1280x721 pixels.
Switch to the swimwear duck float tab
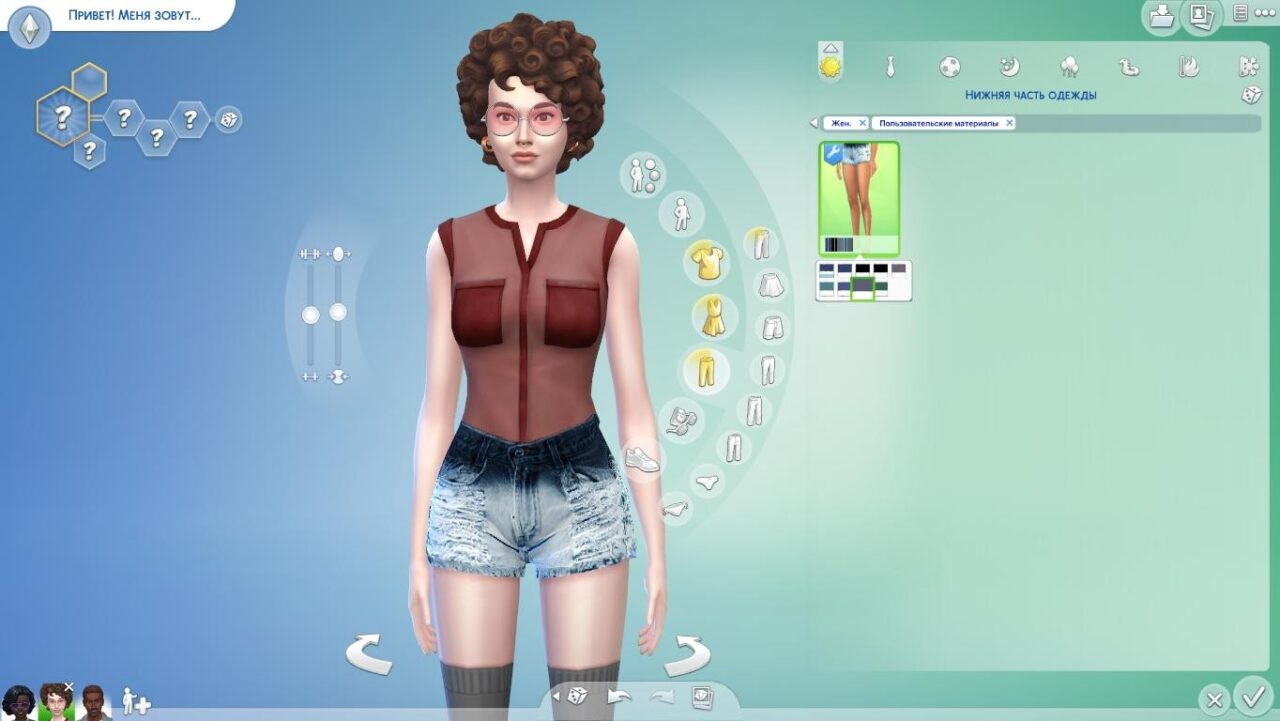click(1129, 67)
